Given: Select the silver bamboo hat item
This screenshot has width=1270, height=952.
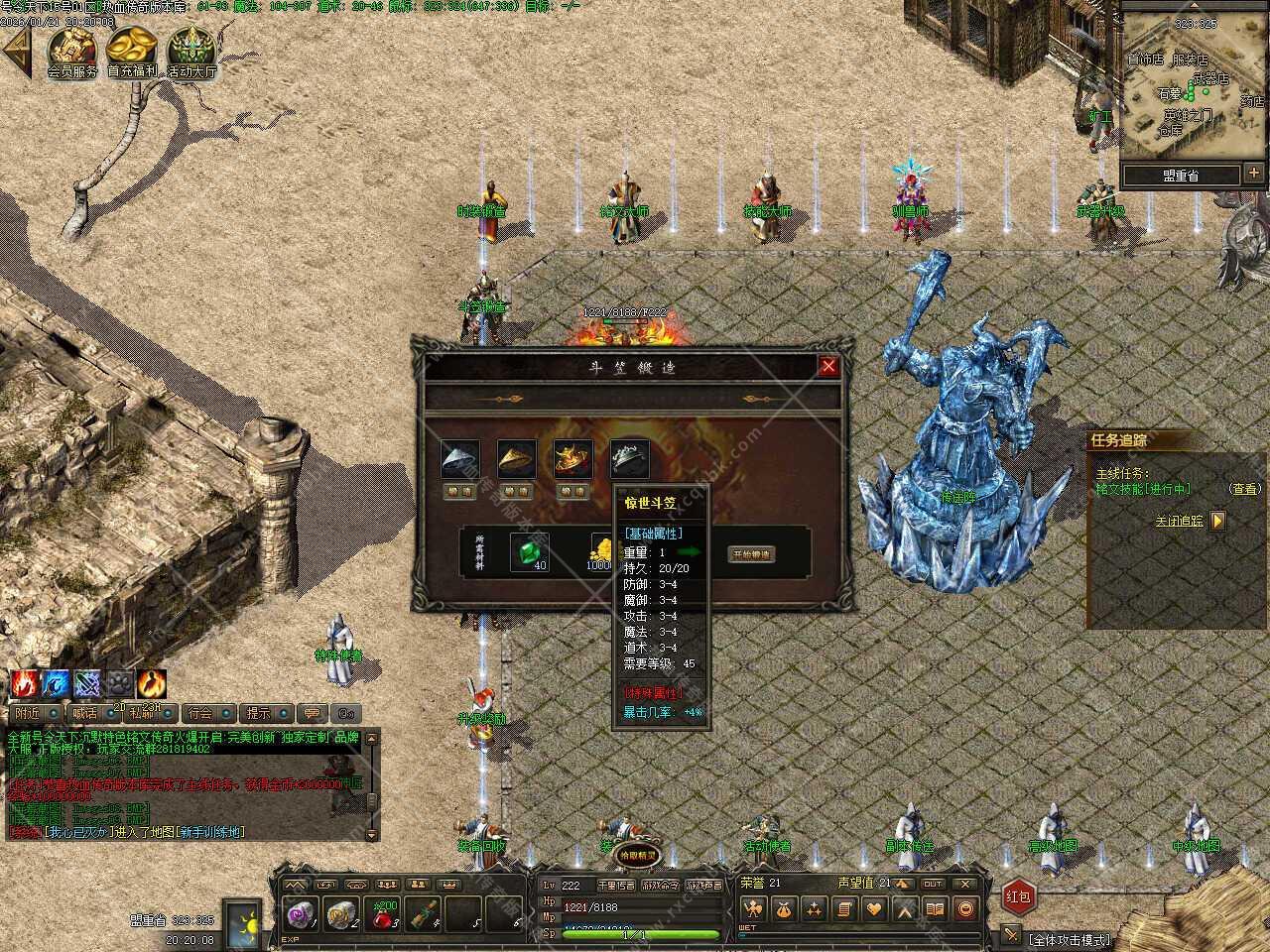Looking at the screenshot, I should click(459, 458).
